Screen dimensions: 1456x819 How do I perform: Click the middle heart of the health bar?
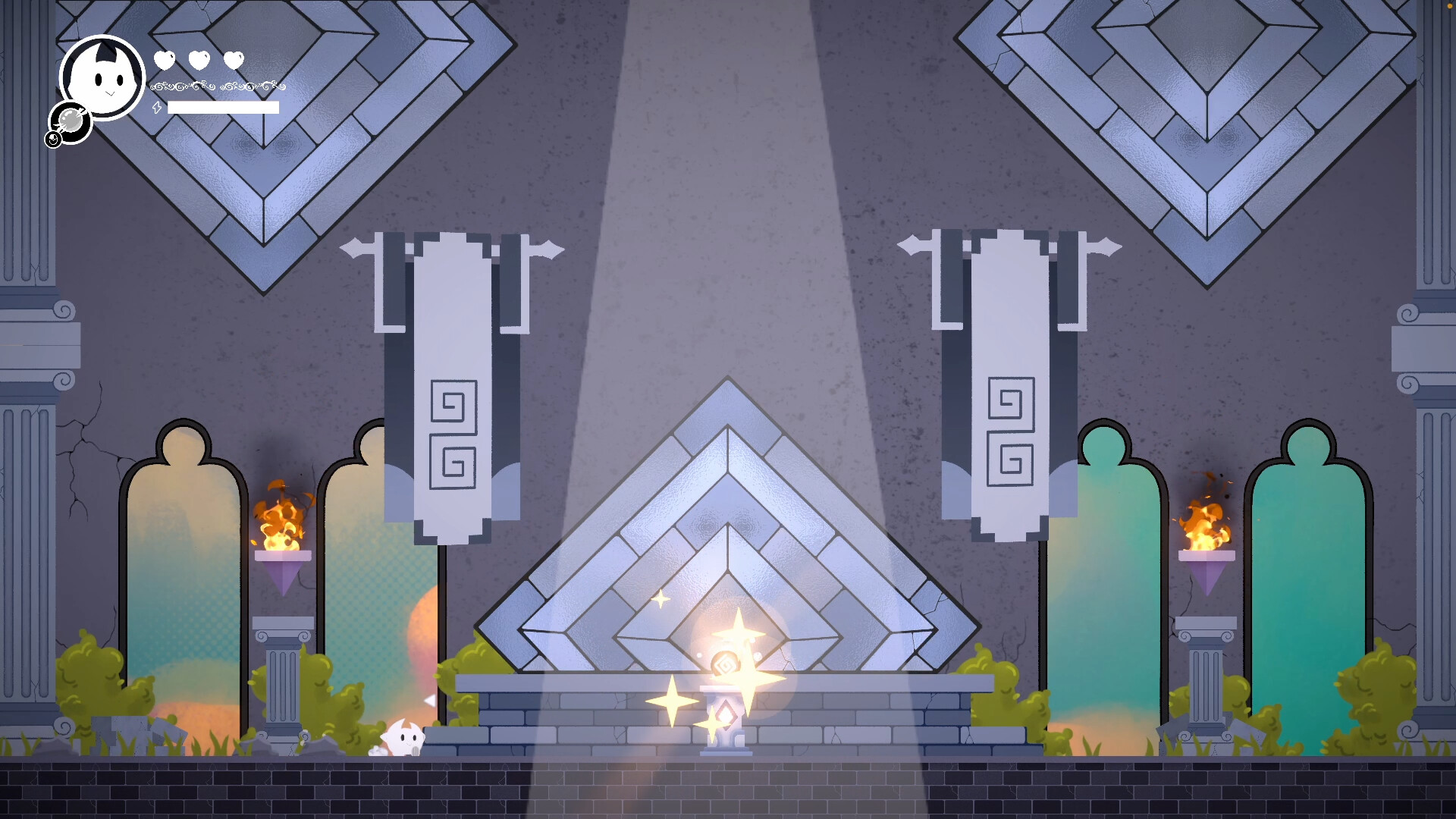click(x=198, y=58)
